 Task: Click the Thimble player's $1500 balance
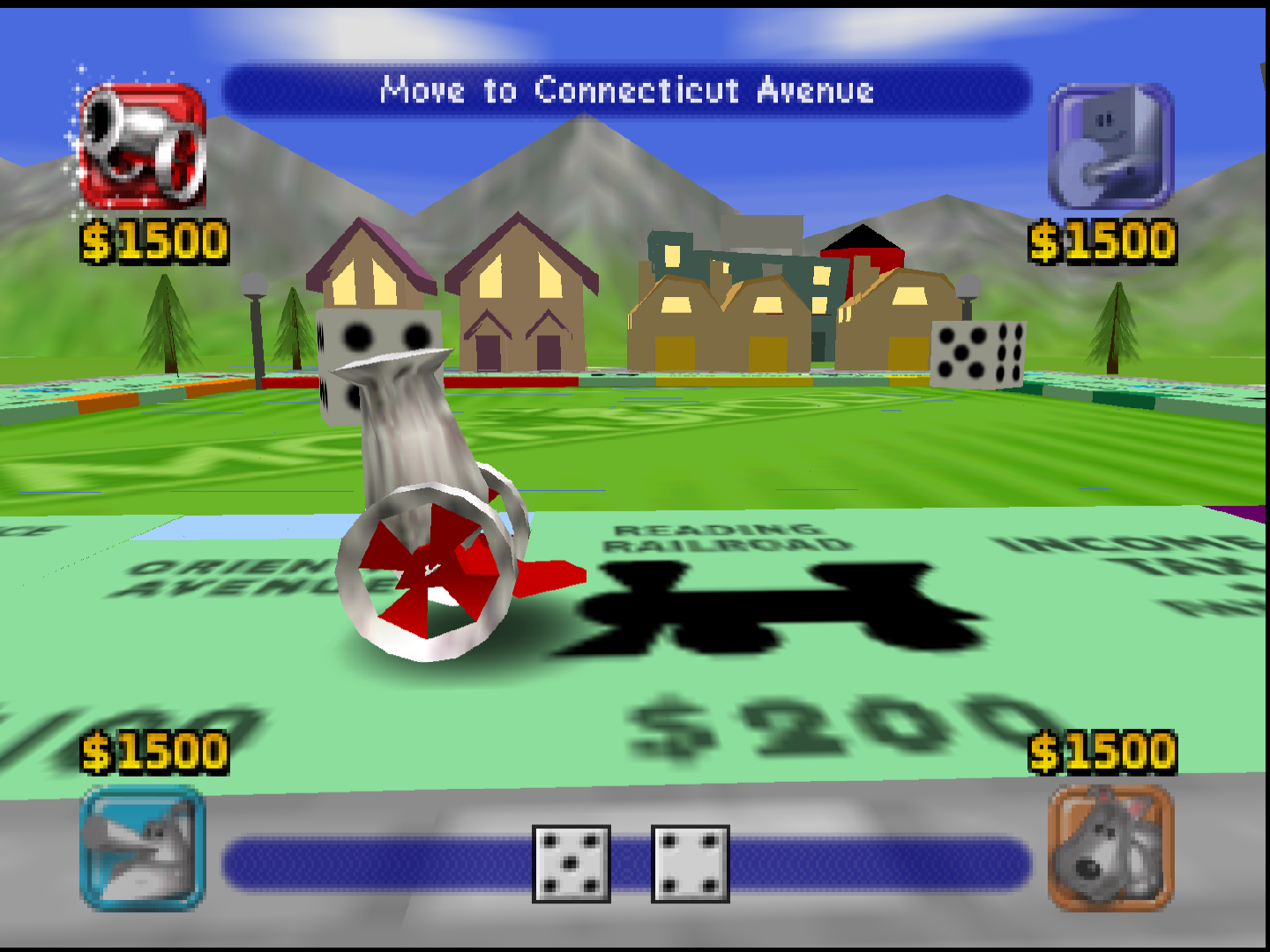[x=1102, y=238]
